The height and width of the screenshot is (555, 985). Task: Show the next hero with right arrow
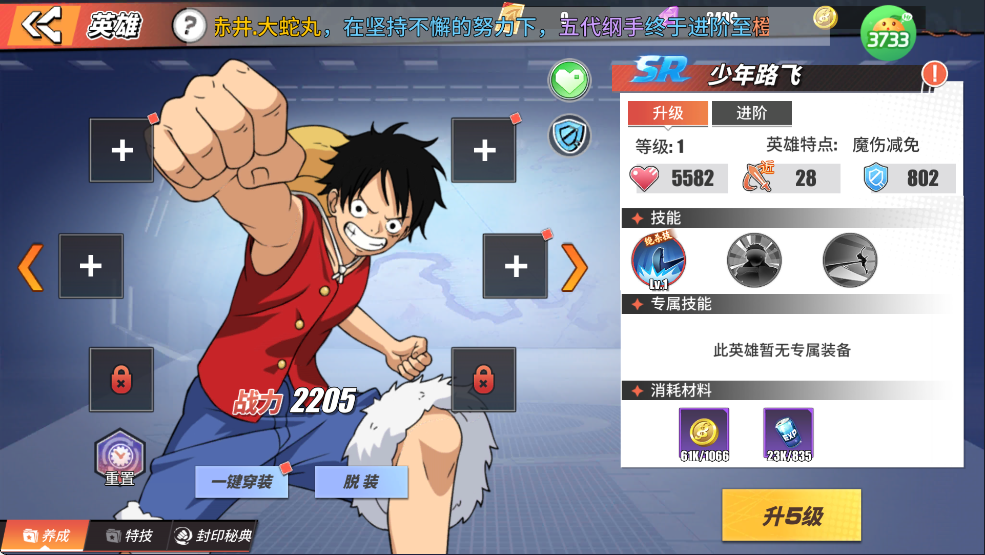click(x=574, y=266)
